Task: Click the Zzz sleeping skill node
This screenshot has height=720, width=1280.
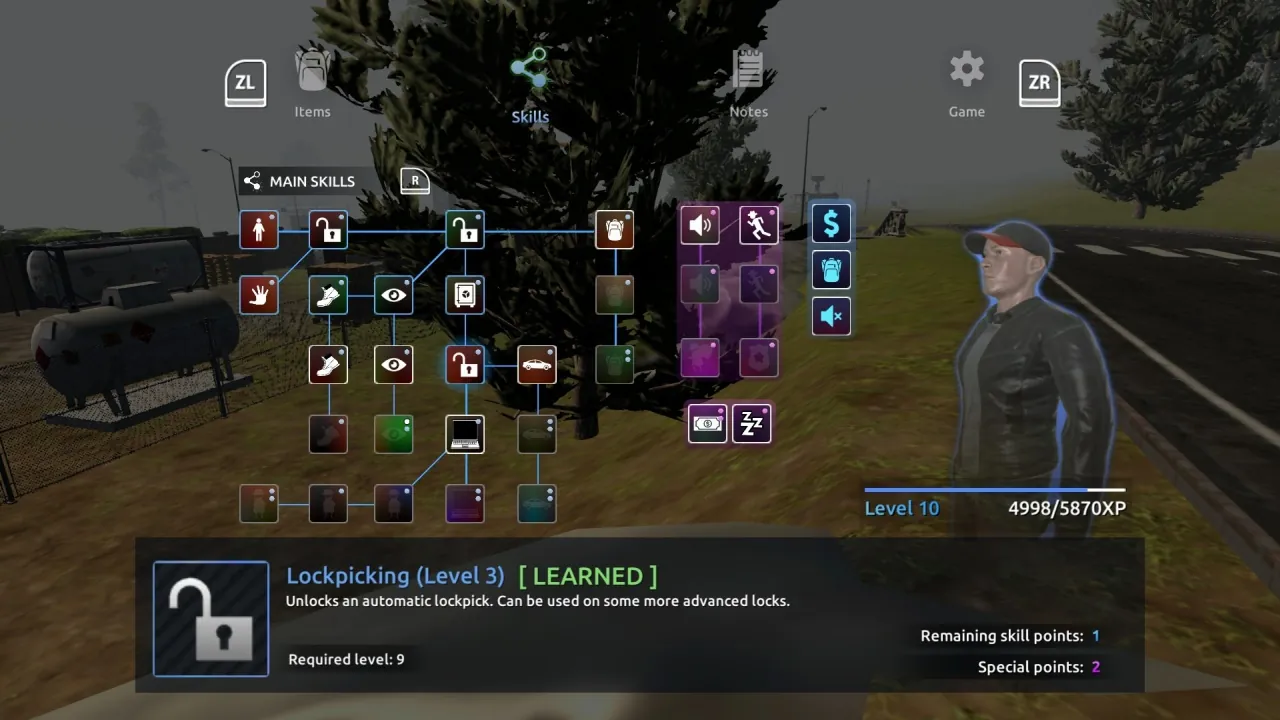Action: pos(752,423)
